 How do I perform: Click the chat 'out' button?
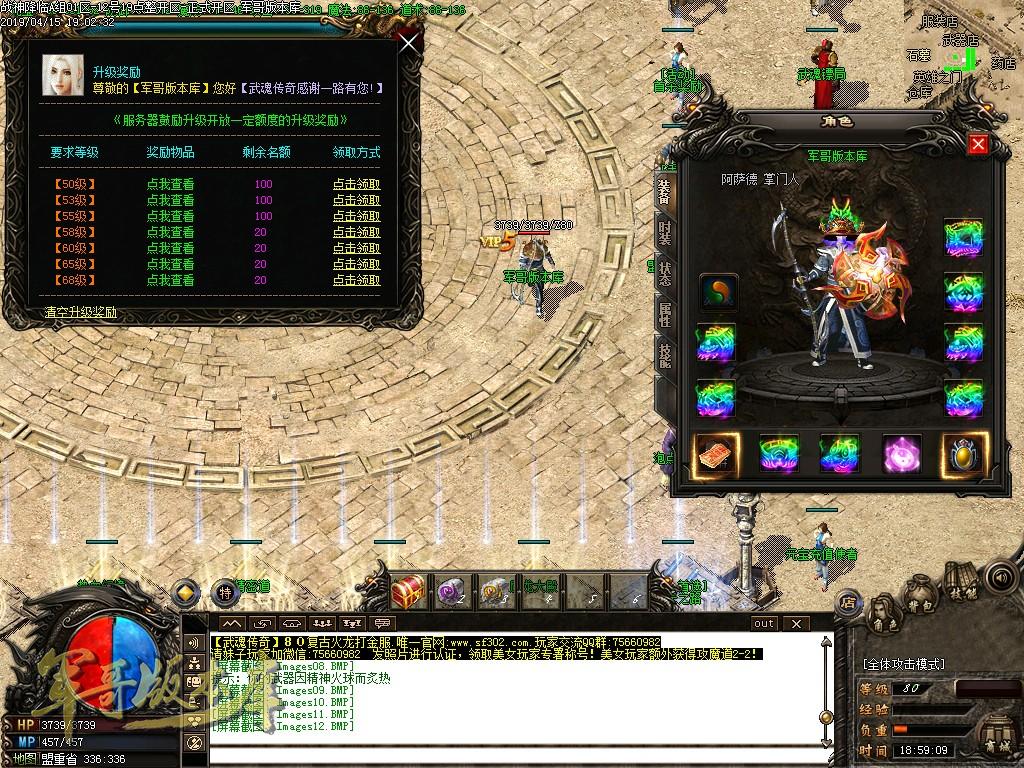tap(764, 623)
